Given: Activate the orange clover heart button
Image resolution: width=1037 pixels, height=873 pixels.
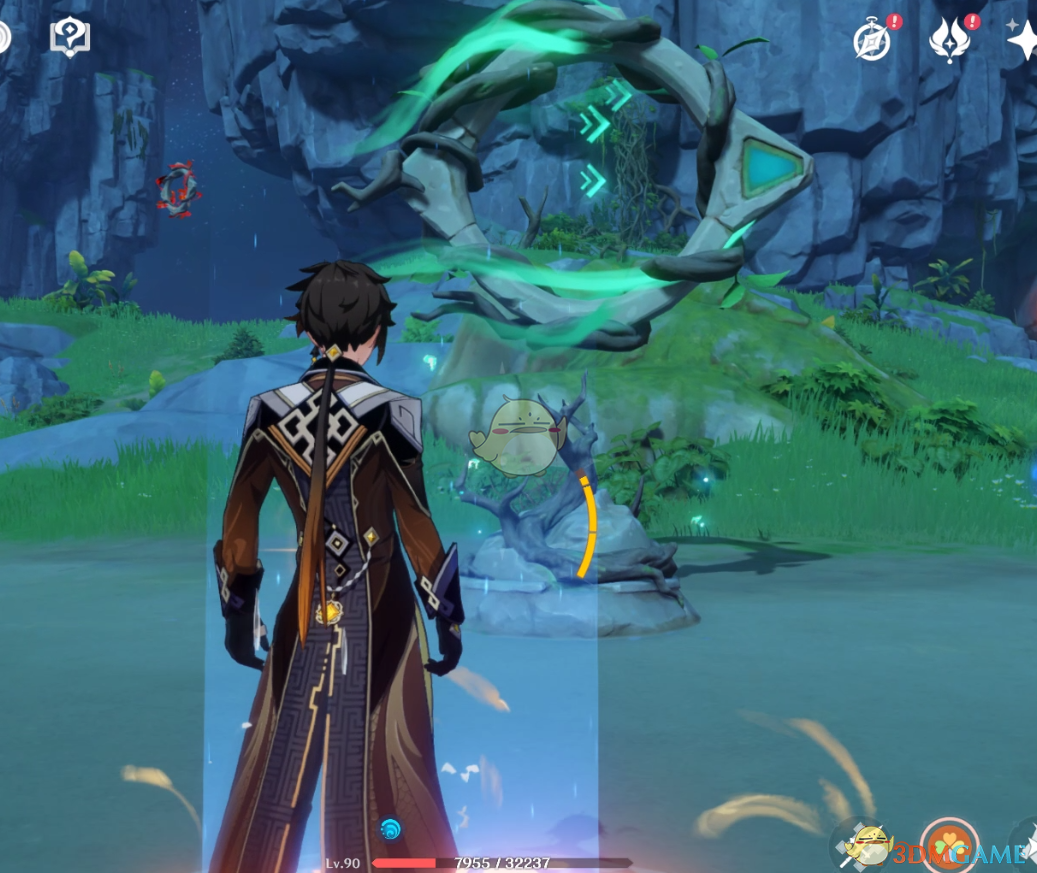Looking at the screenshot, I should [x=947, y=846].
